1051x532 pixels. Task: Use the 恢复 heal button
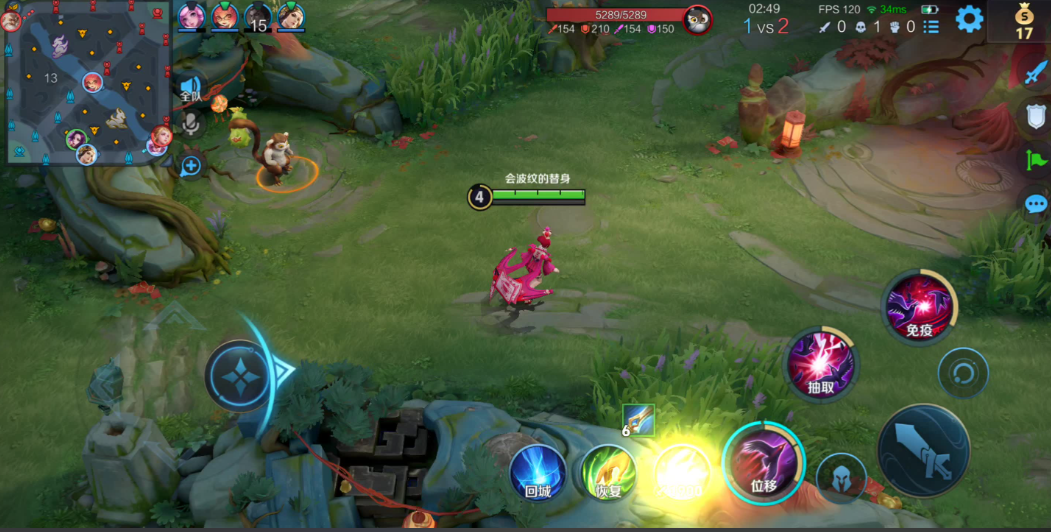point(608,472)
